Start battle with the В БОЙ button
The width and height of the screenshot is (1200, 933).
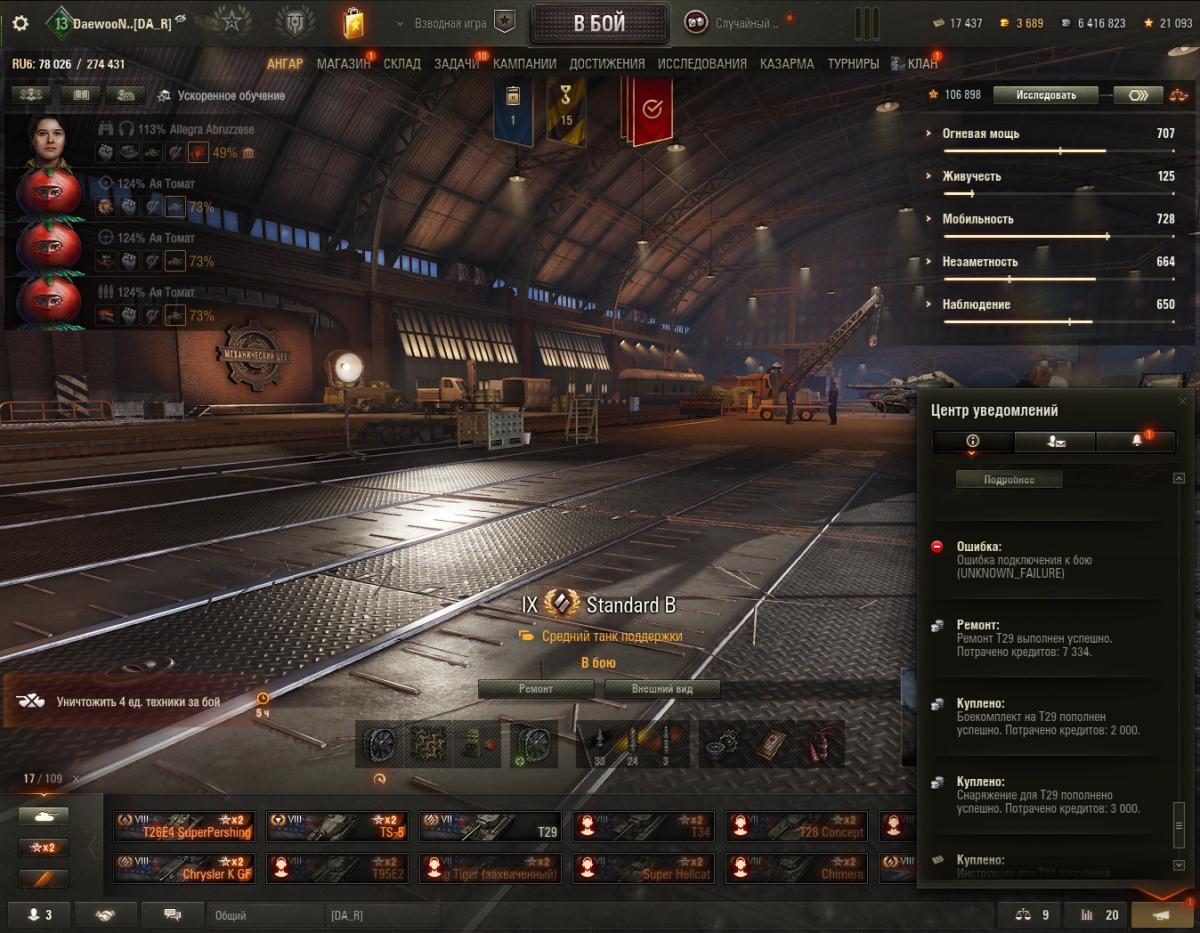[599, 24]
